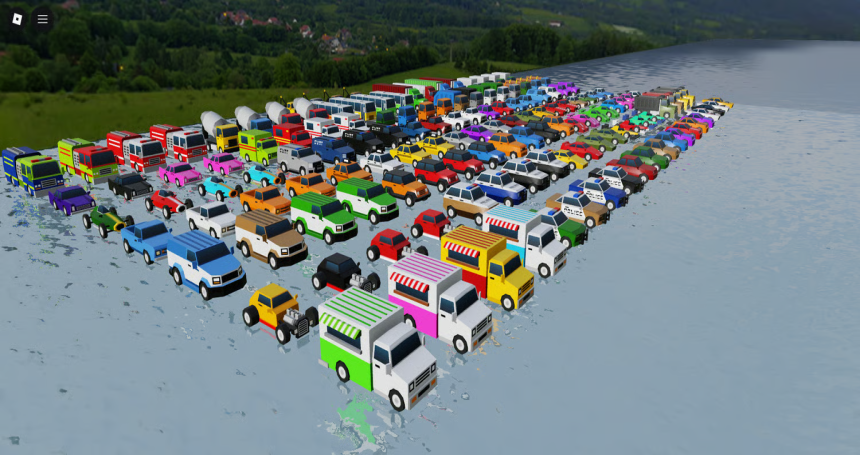Open the Roblox logo menu
Viewport: 860px width, 455px height.
(x=17, y=18)
